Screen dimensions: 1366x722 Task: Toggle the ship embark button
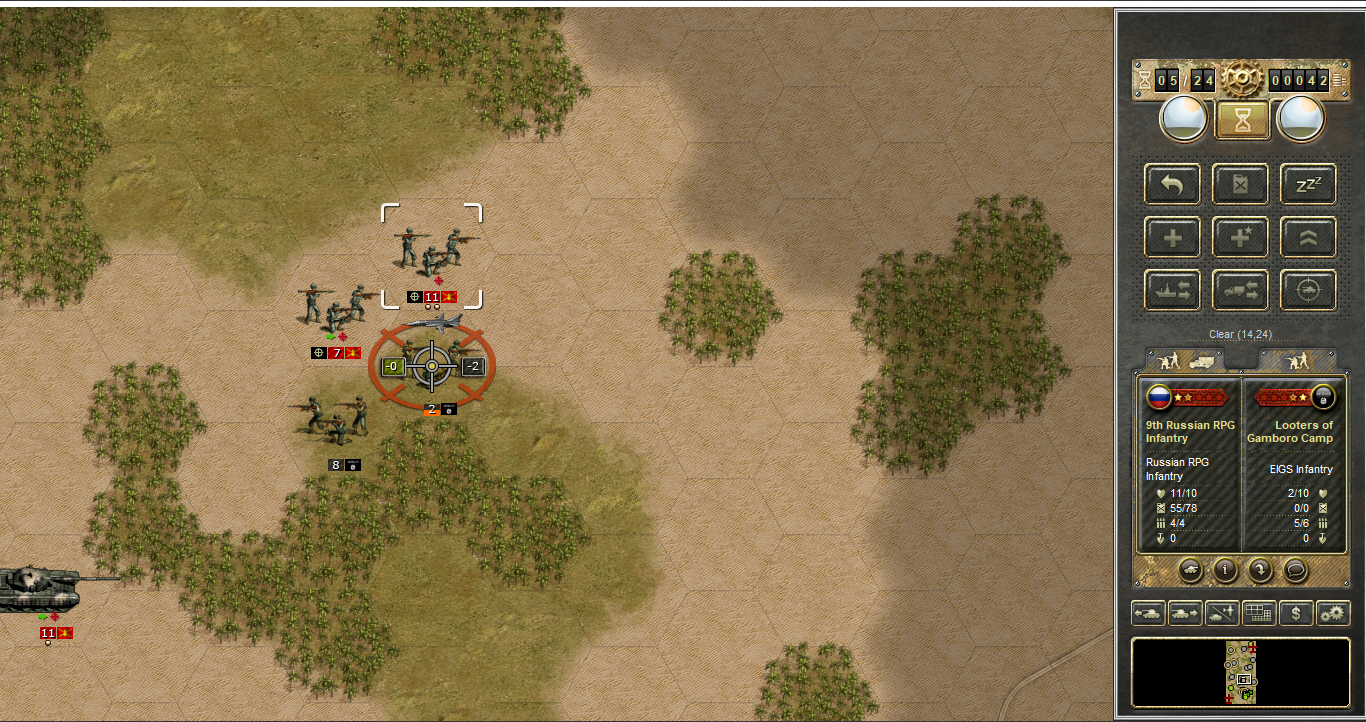pyautogui.click(x=1171, y=290)
